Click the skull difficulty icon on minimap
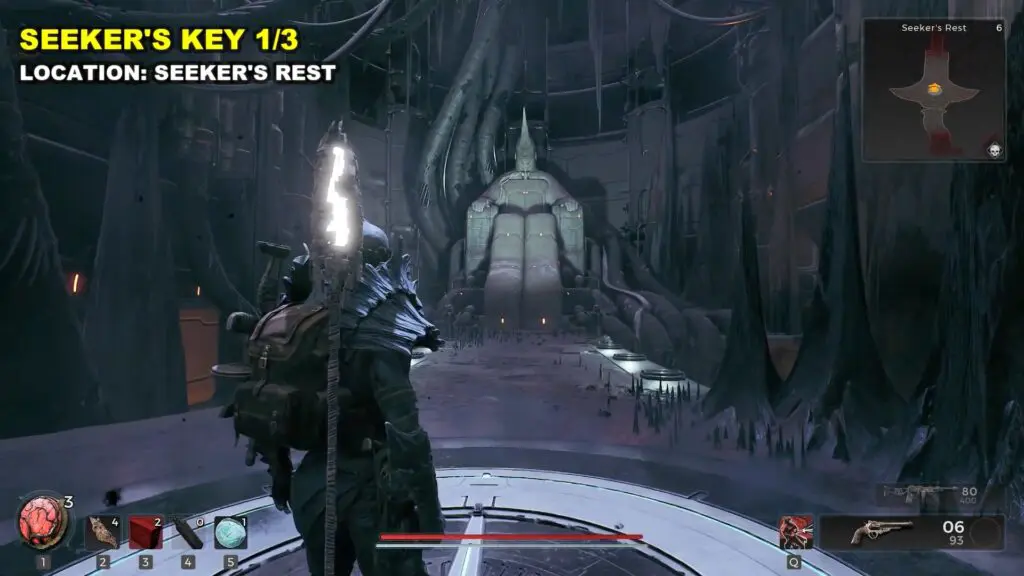 [x=995, y=150]
